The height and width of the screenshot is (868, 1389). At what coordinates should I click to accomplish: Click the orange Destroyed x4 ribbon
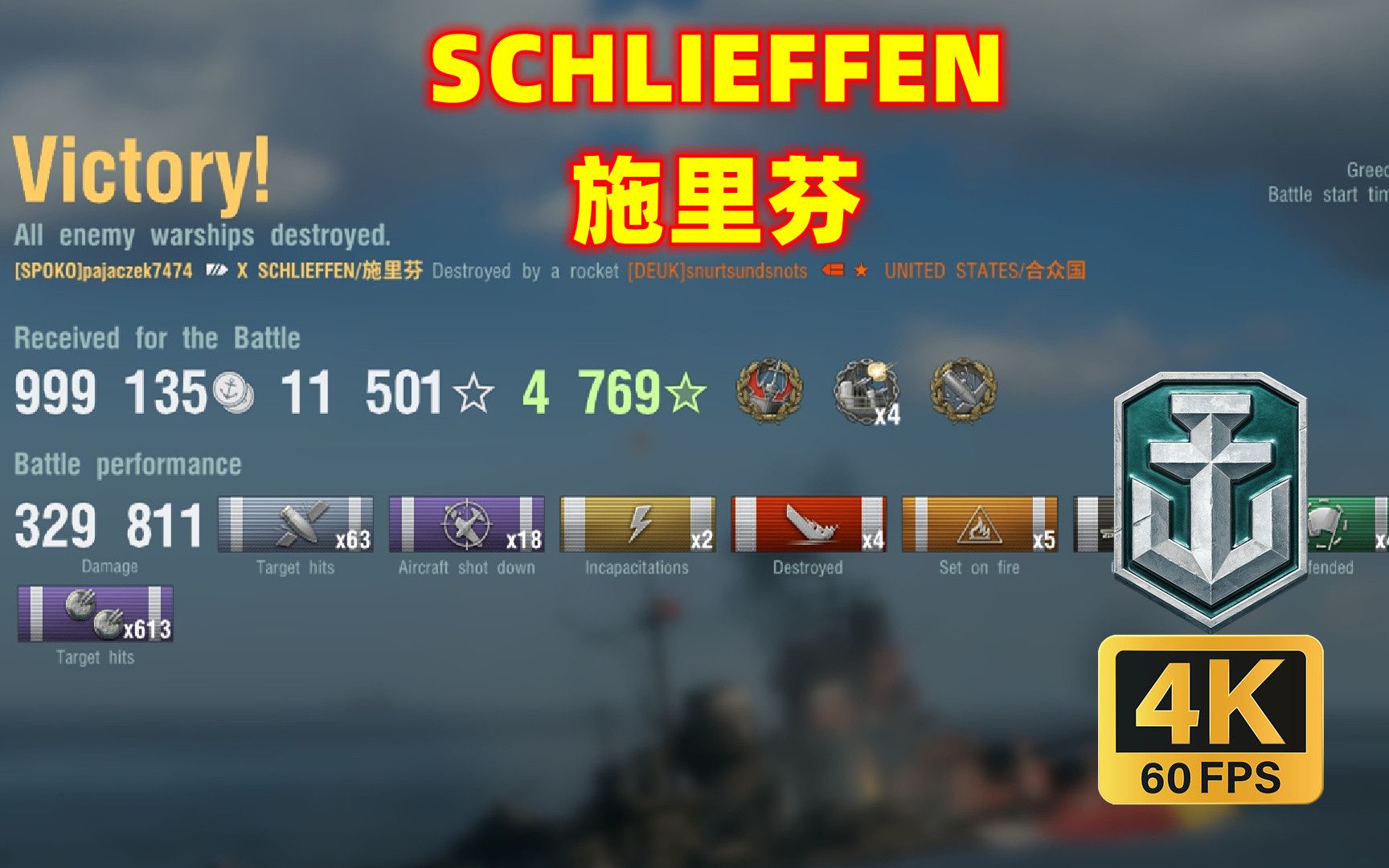pos(808,522)
